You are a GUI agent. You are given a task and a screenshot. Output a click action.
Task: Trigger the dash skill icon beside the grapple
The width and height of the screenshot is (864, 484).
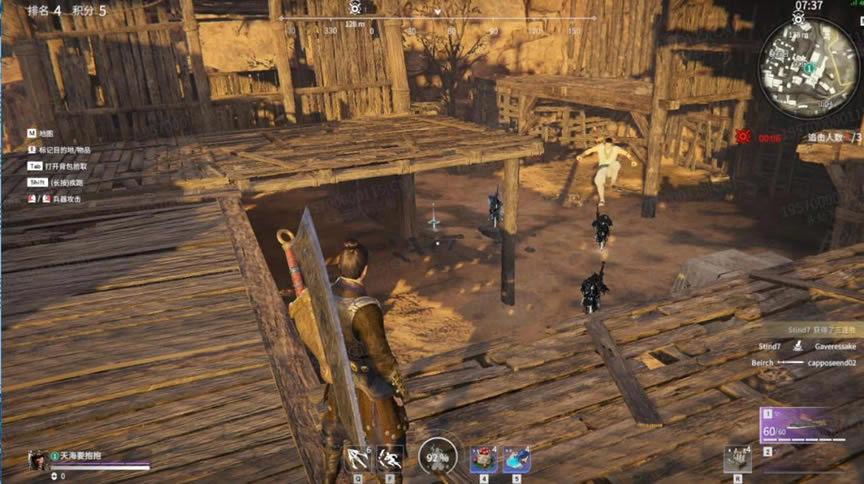(x=390, y=458)
